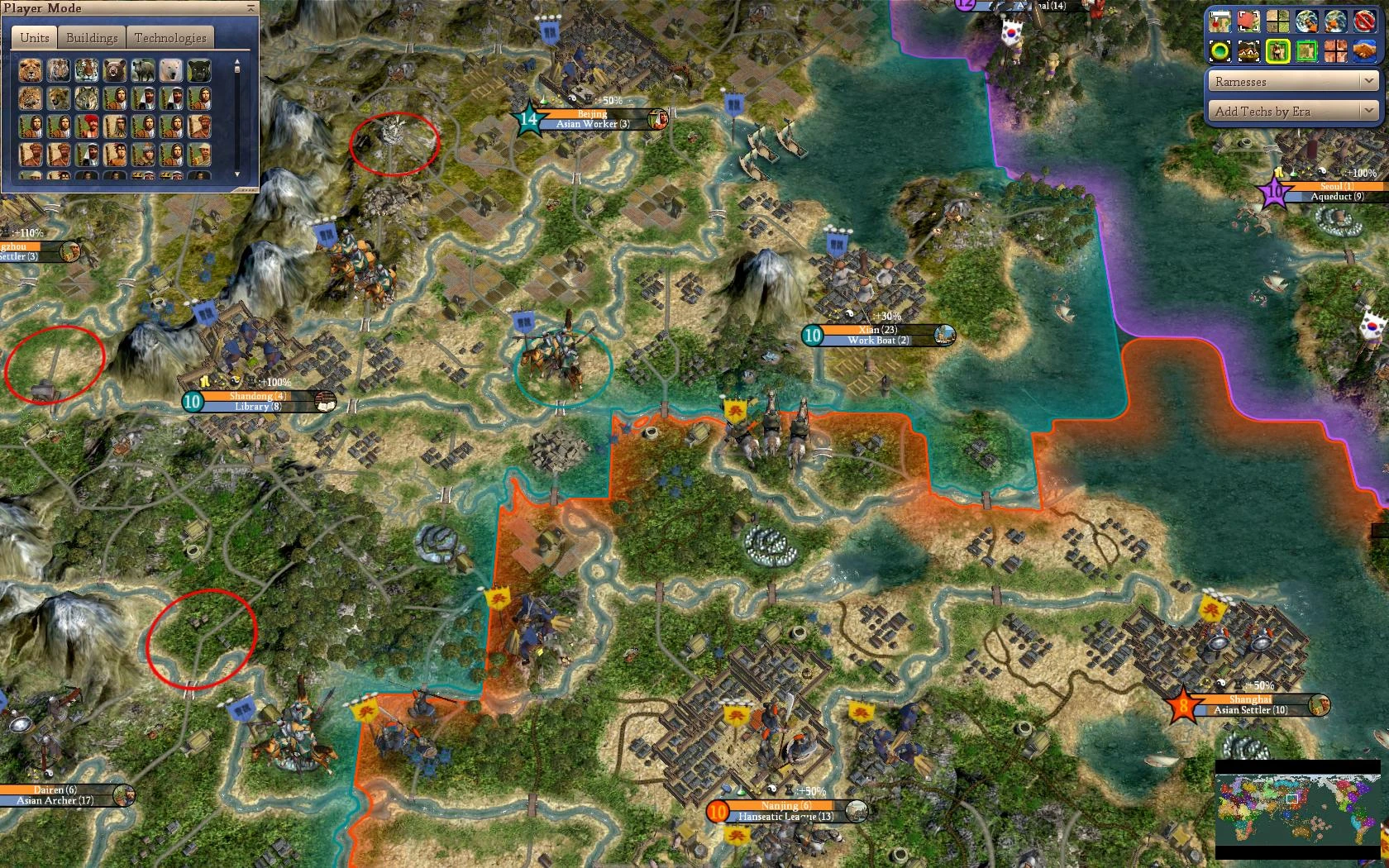Select the terrain quad editing icon
The width and height of the screenshot is (1389, 868).
[x=1277, y=22]
